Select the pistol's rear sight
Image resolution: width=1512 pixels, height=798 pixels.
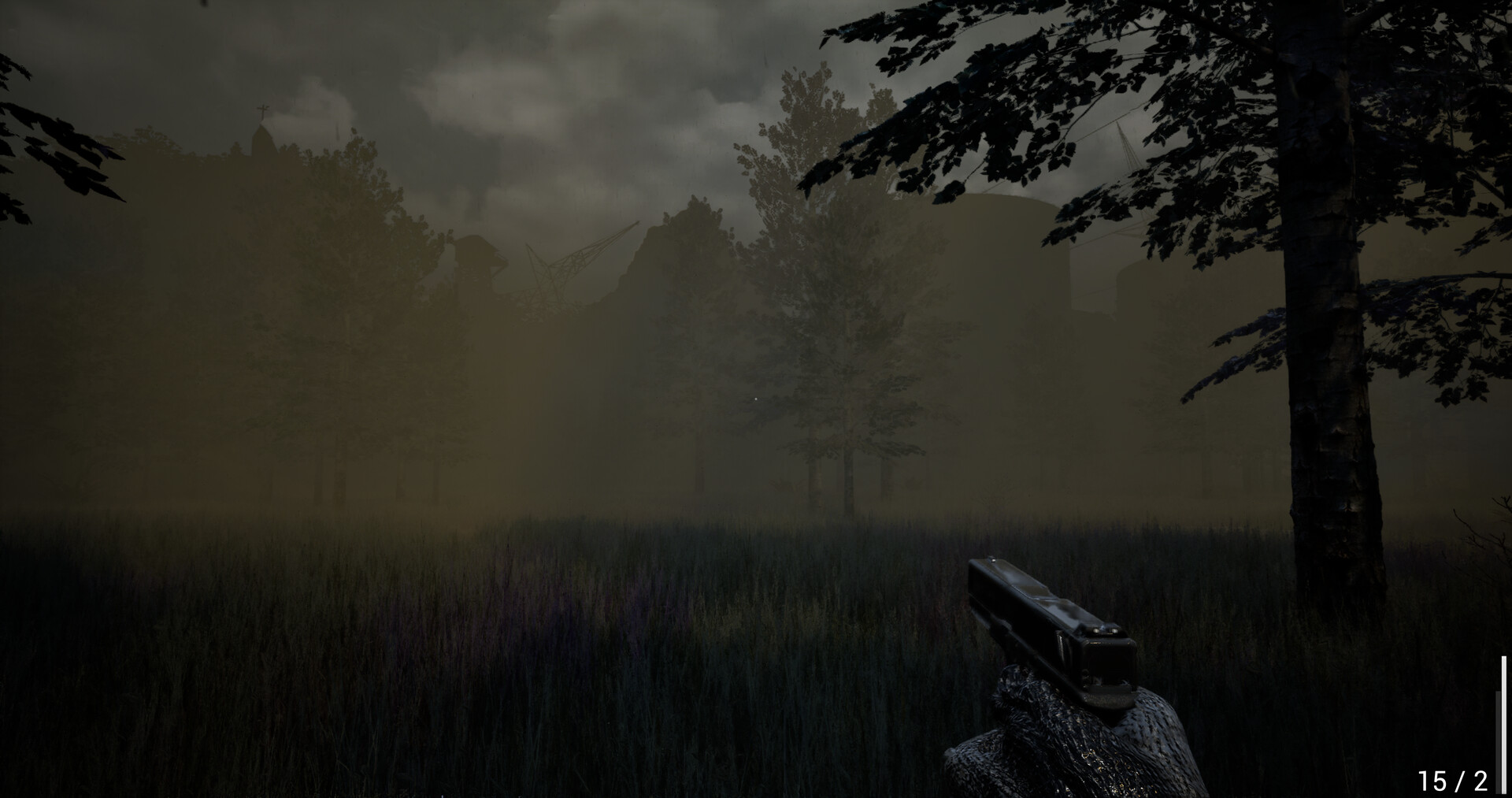tap(1104, 631)
